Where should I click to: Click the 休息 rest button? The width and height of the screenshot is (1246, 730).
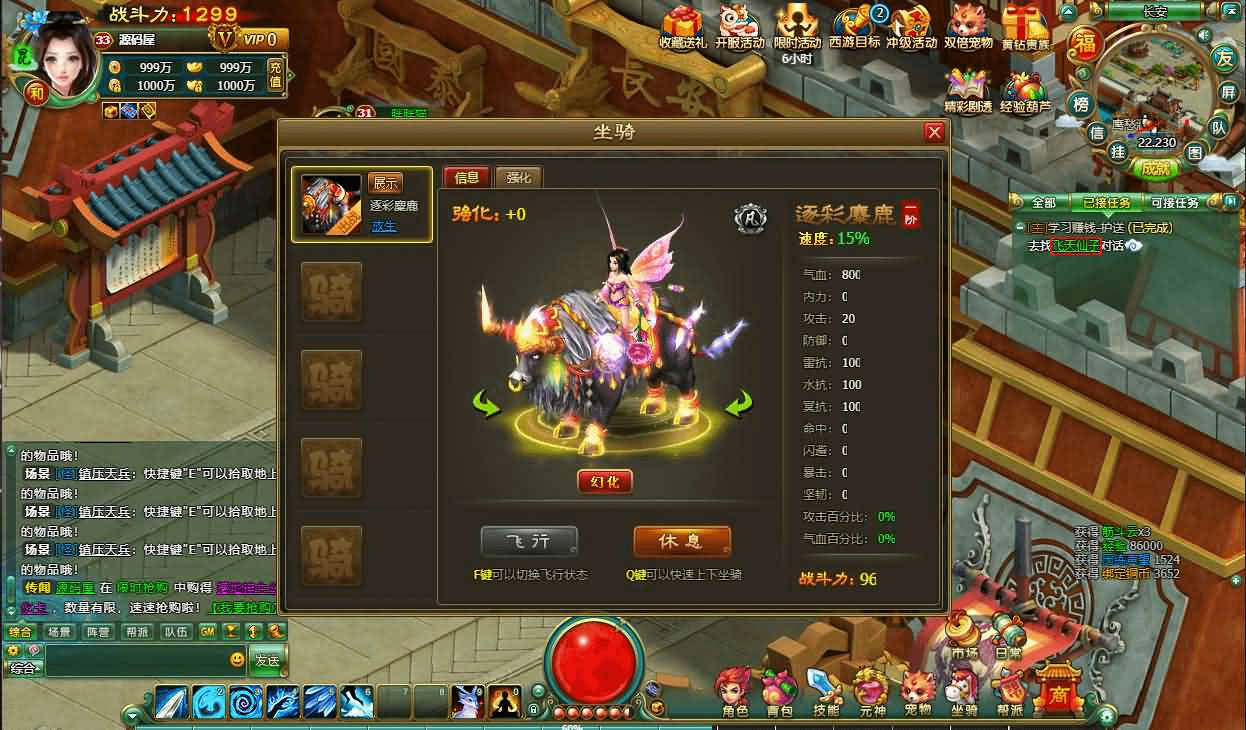681,541
